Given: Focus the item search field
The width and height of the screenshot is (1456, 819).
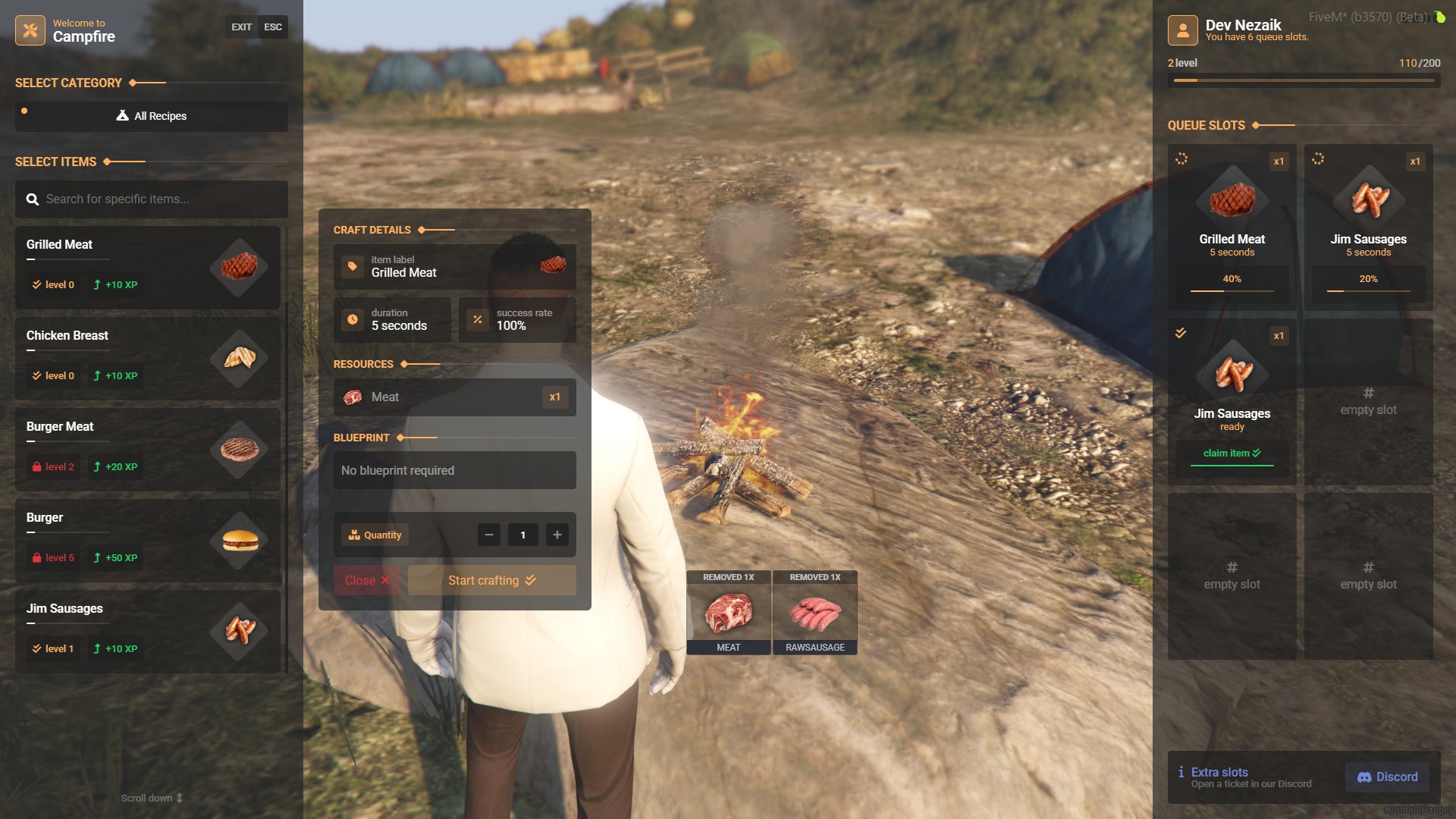Looking at the screenshot, I should (152, 199).
